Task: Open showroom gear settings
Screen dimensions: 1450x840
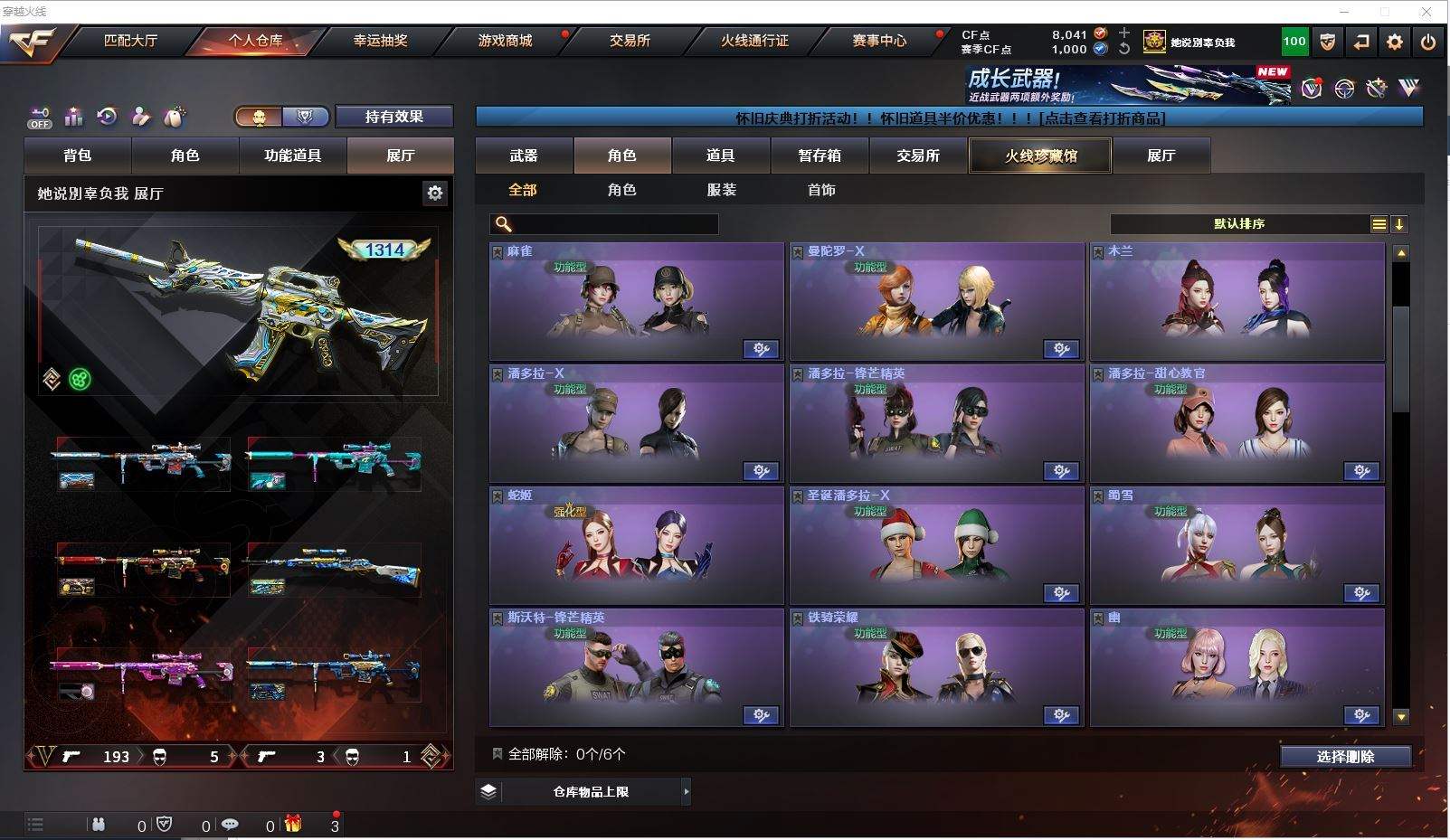Action: 435,193
